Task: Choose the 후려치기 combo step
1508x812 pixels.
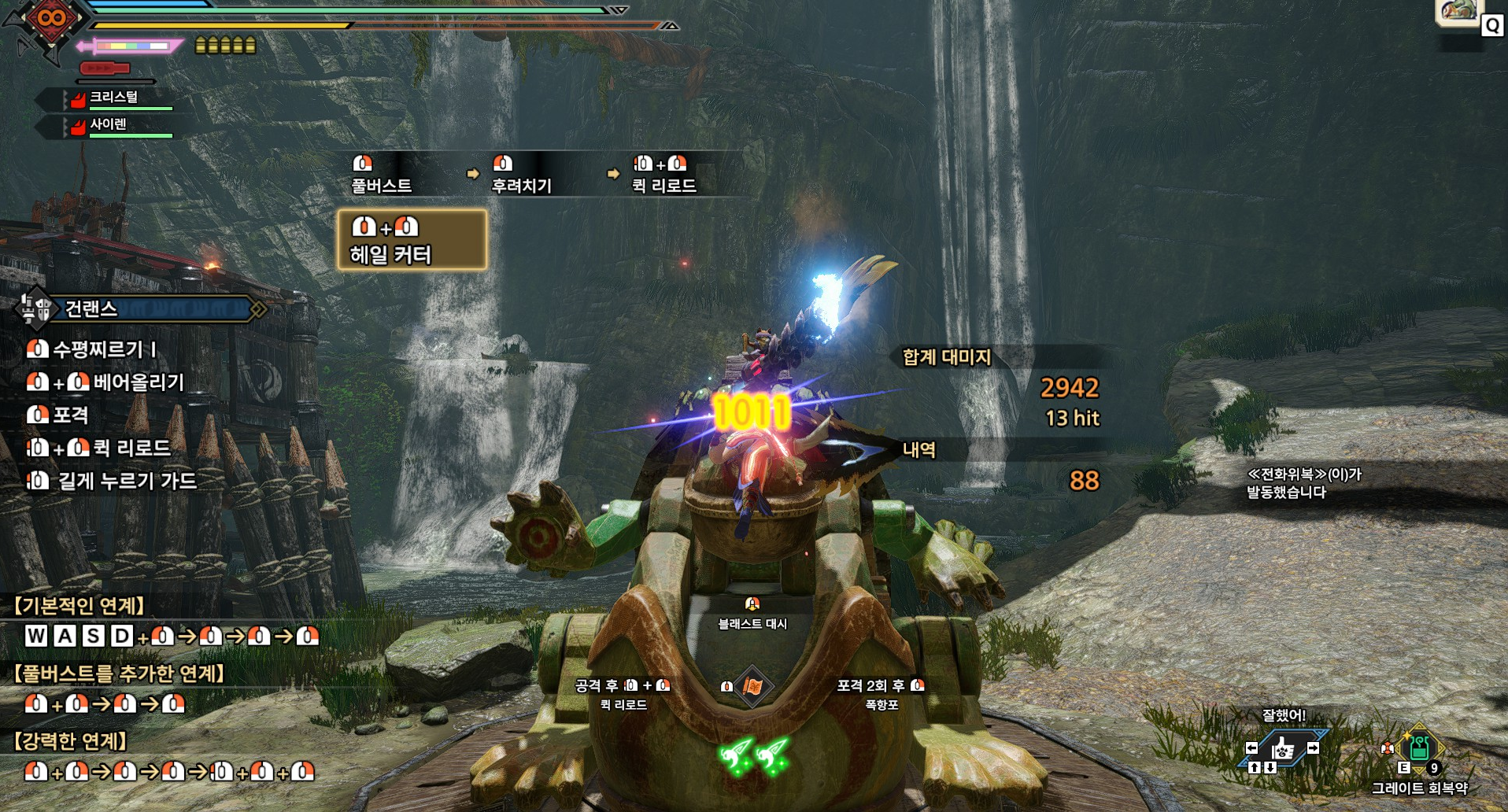Action: pyautogui.click(x=521, y=175)
